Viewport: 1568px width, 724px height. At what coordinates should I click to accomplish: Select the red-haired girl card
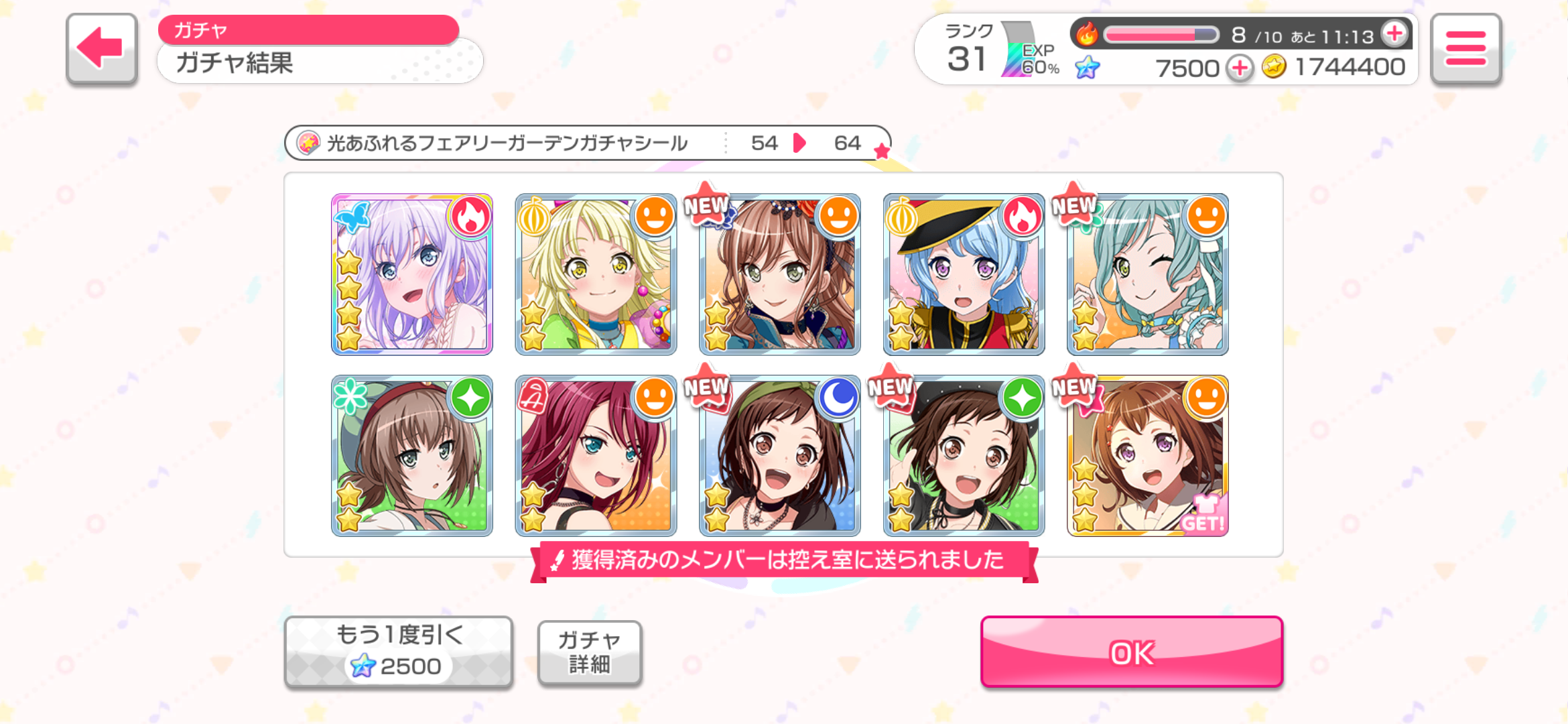[x=596, y=456]
